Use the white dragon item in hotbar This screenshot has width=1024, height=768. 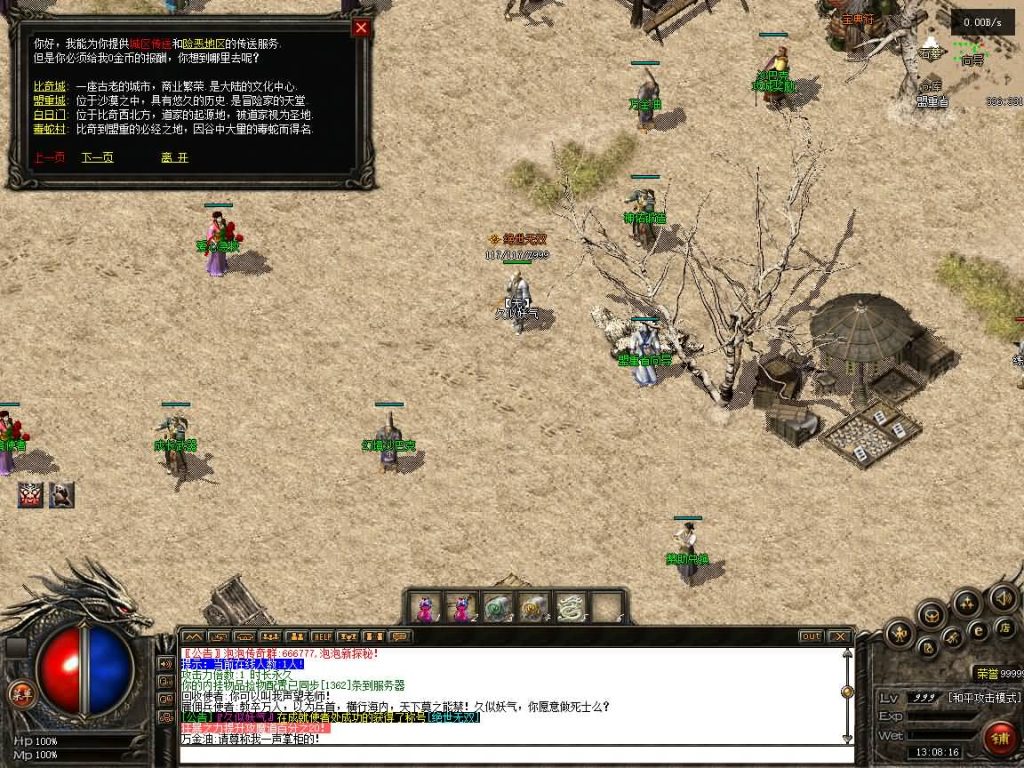tap(570, 607)
